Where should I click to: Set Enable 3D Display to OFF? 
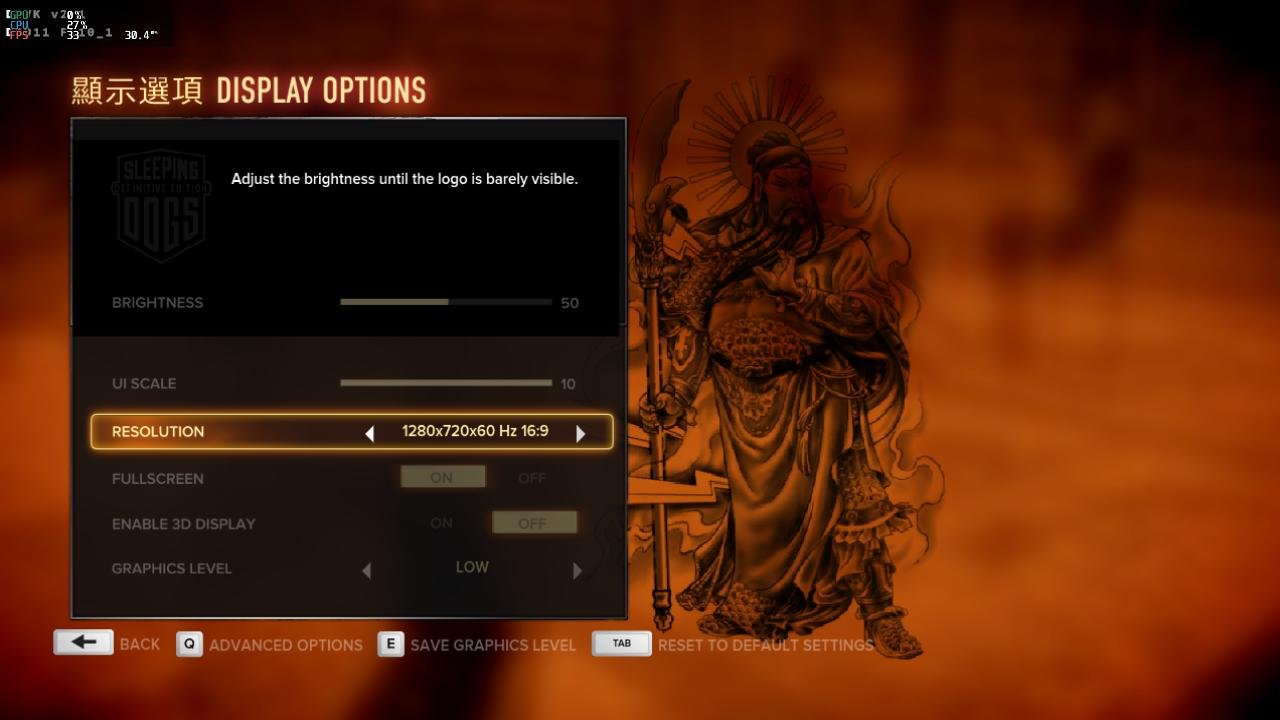(x=533, y=523)
